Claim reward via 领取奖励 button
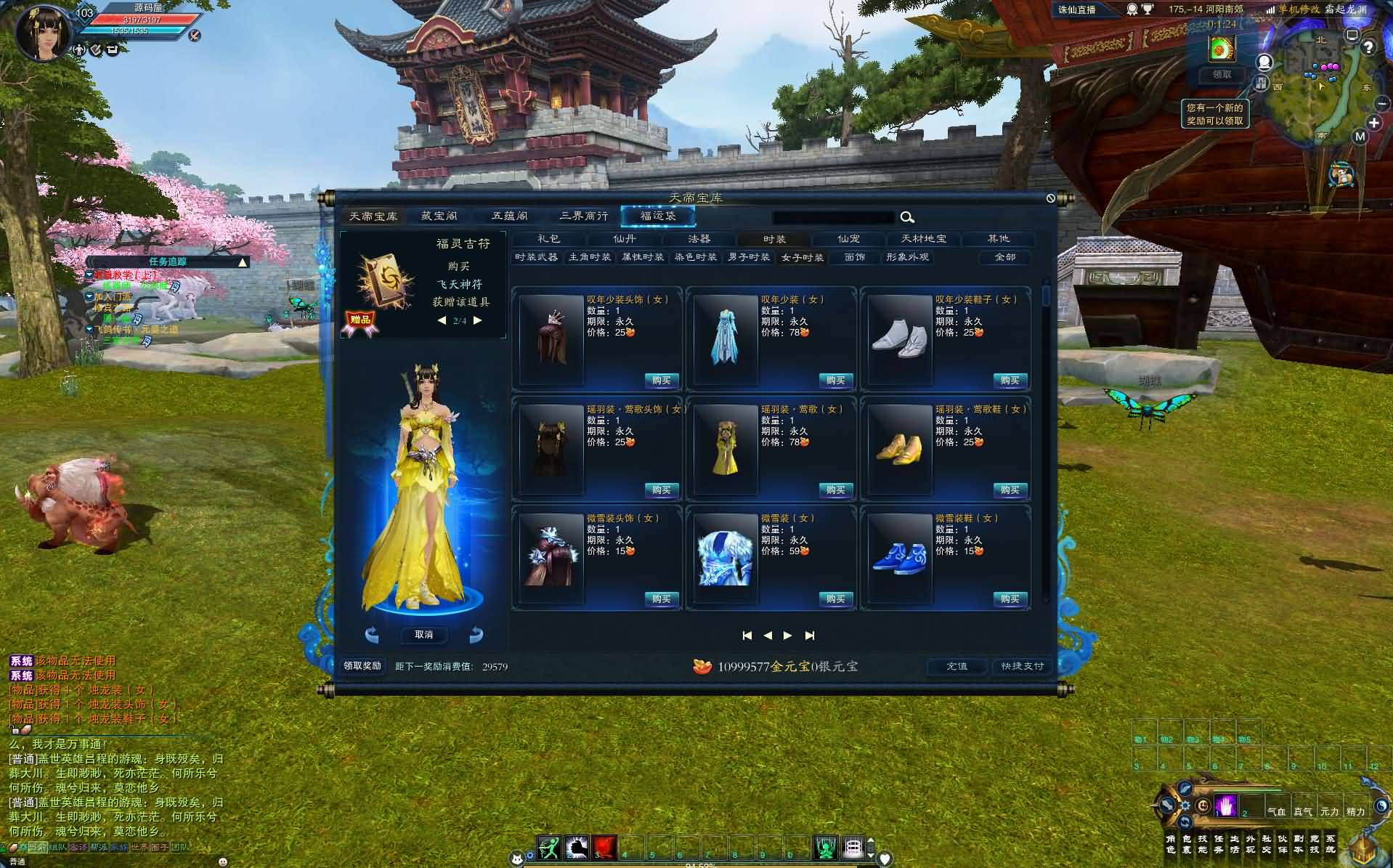This screenshot has width=1393, height=868. (x=362, y=666)
